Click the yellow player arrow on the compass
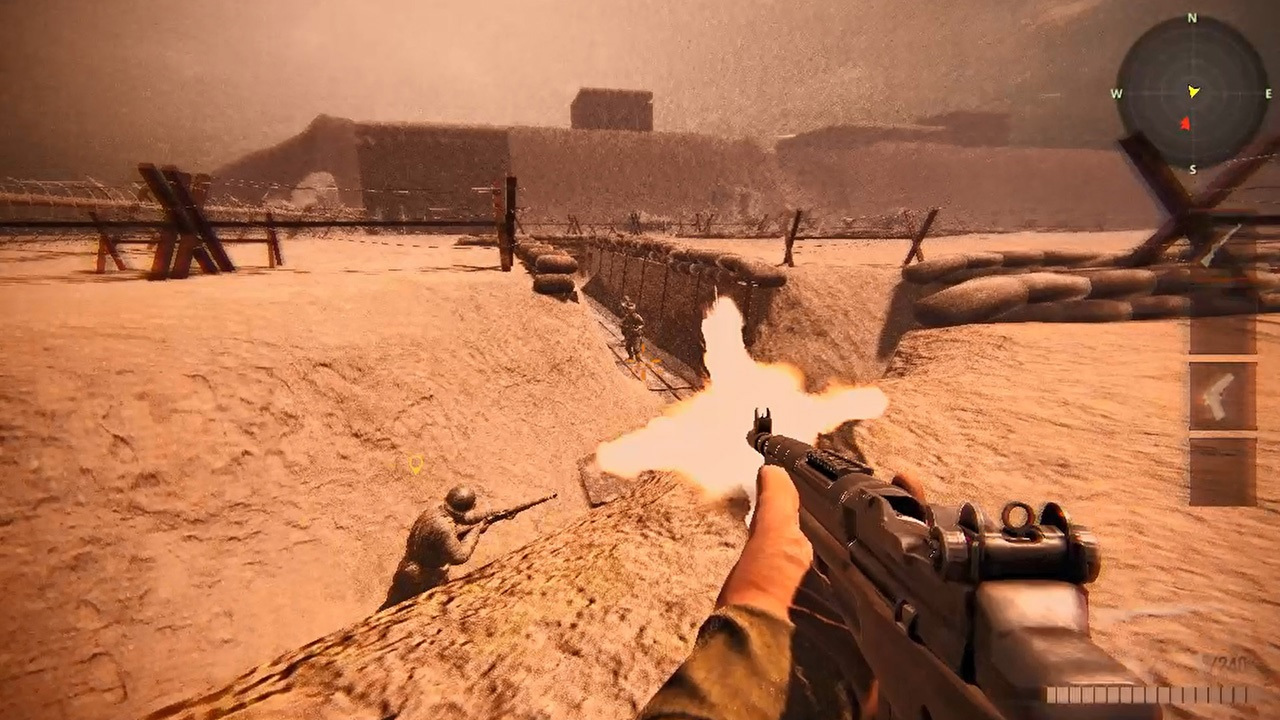This screenshot has height=720, width=1280. coord(1193,92)
